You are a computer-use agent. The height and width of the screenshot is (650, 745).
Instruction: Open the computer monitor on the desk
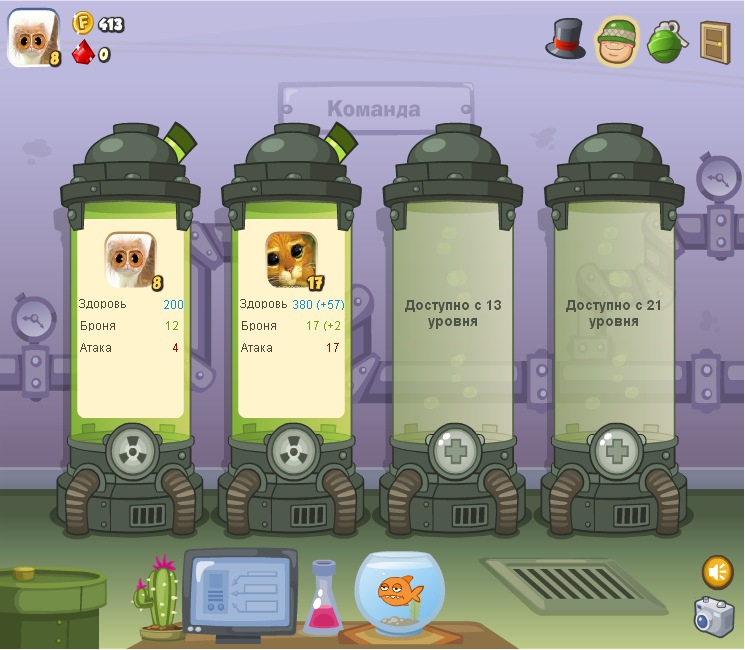(240, 591)
